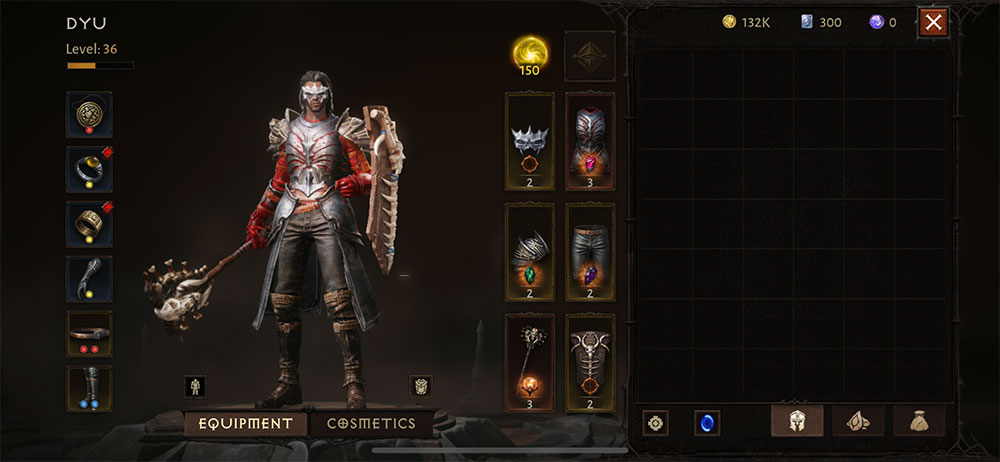Screen dimensions: 1000x462
Task: Select the curved claw item slot
Action: (89, 279)
